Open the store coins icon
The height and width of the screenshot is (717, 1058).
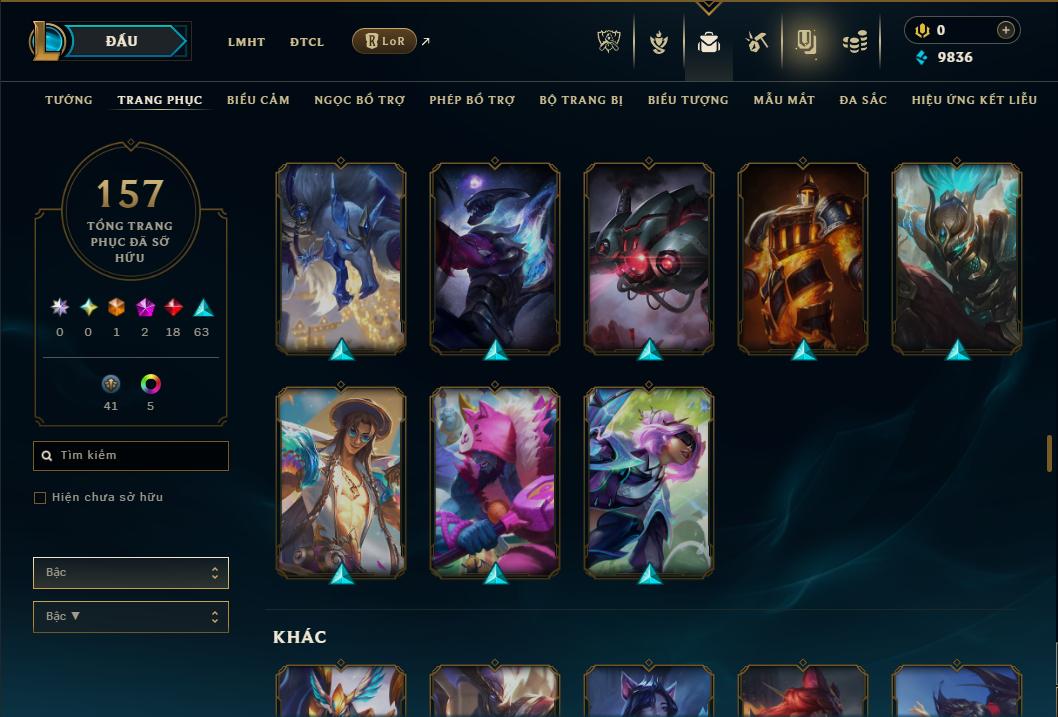854,42
